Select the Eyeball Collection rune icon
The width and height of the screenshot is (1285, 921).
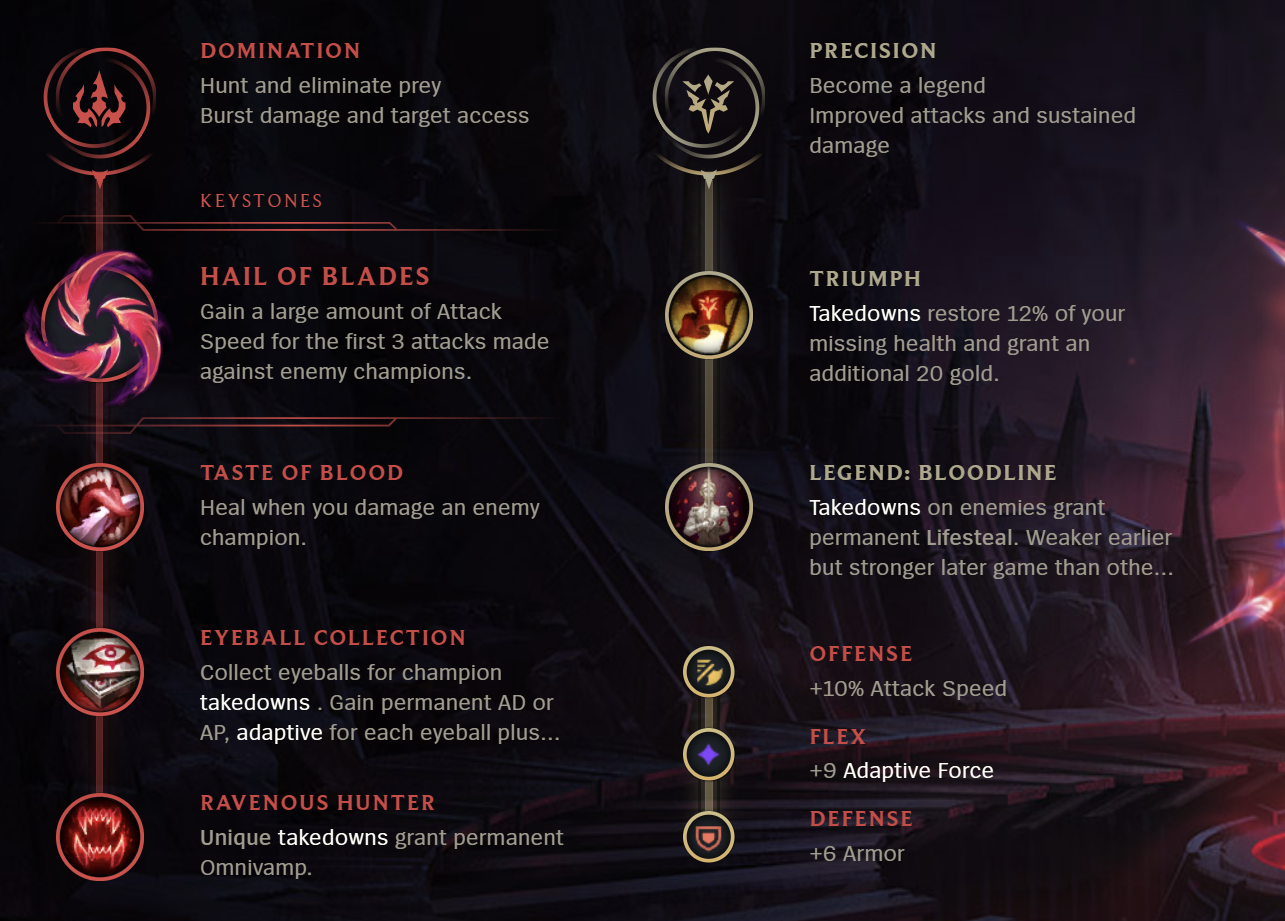(x=100, y=672)
